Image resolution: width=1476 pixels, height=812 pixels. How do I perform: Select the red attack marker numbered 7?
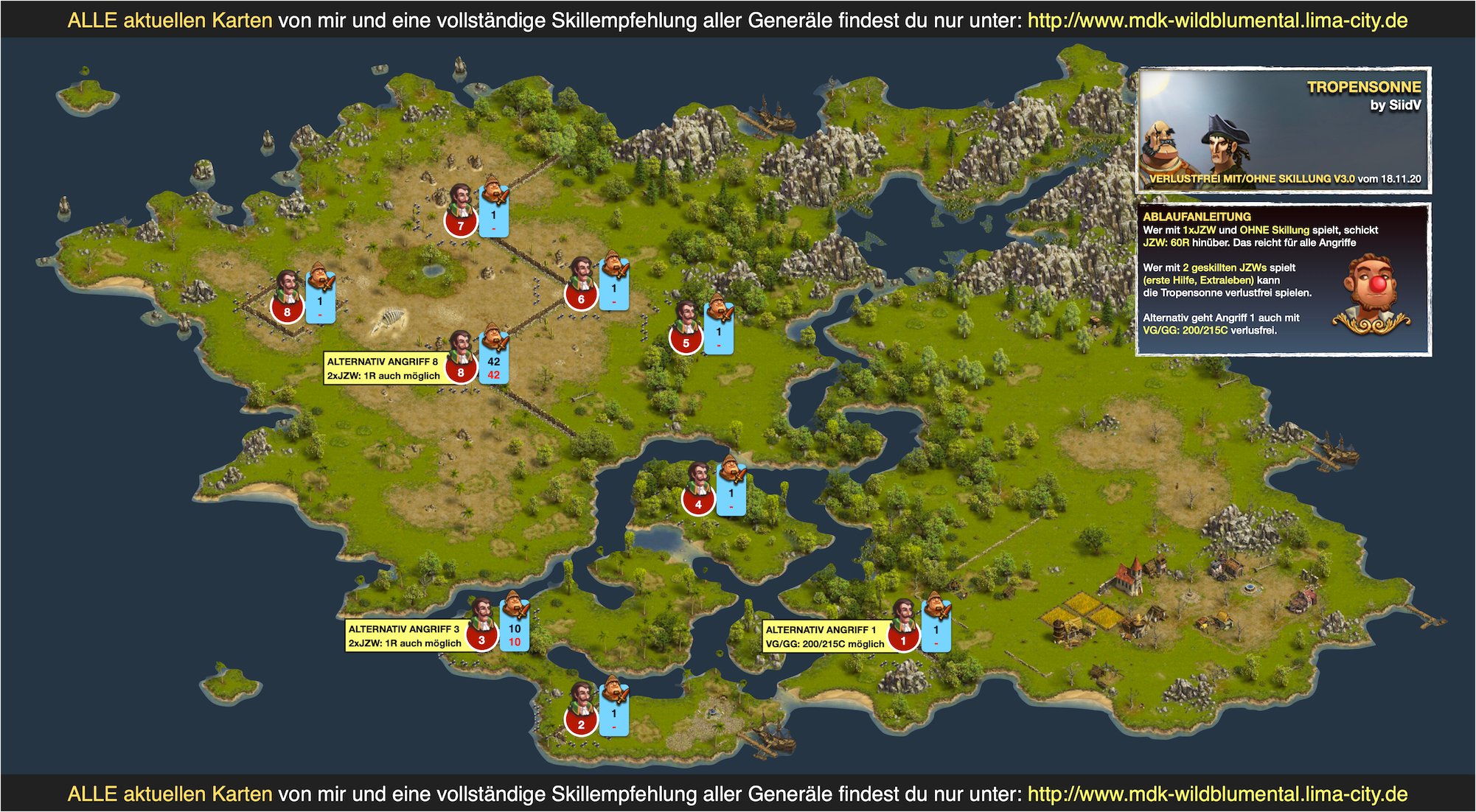461,225
